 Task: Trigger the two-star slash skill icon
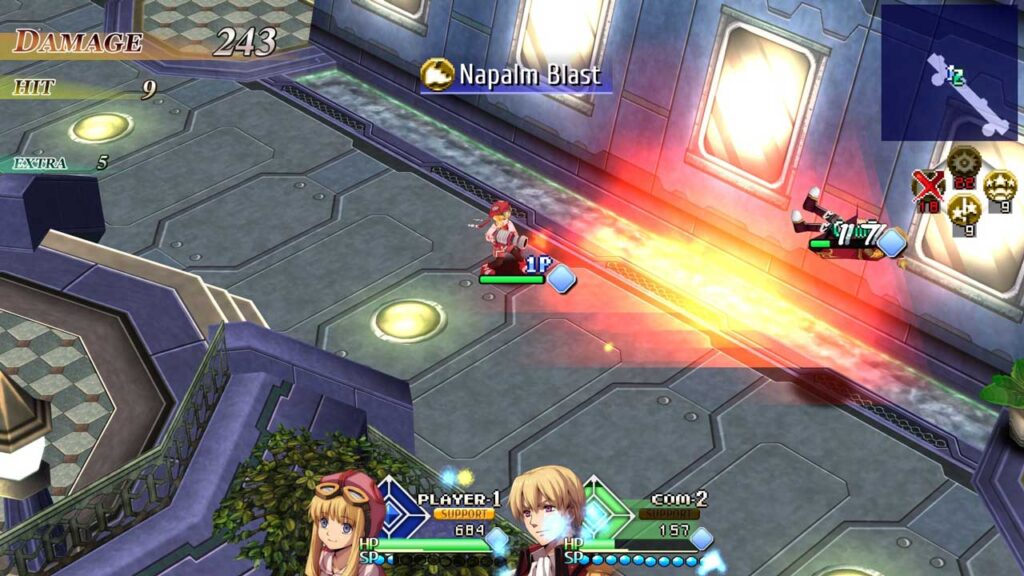point(963,211)
